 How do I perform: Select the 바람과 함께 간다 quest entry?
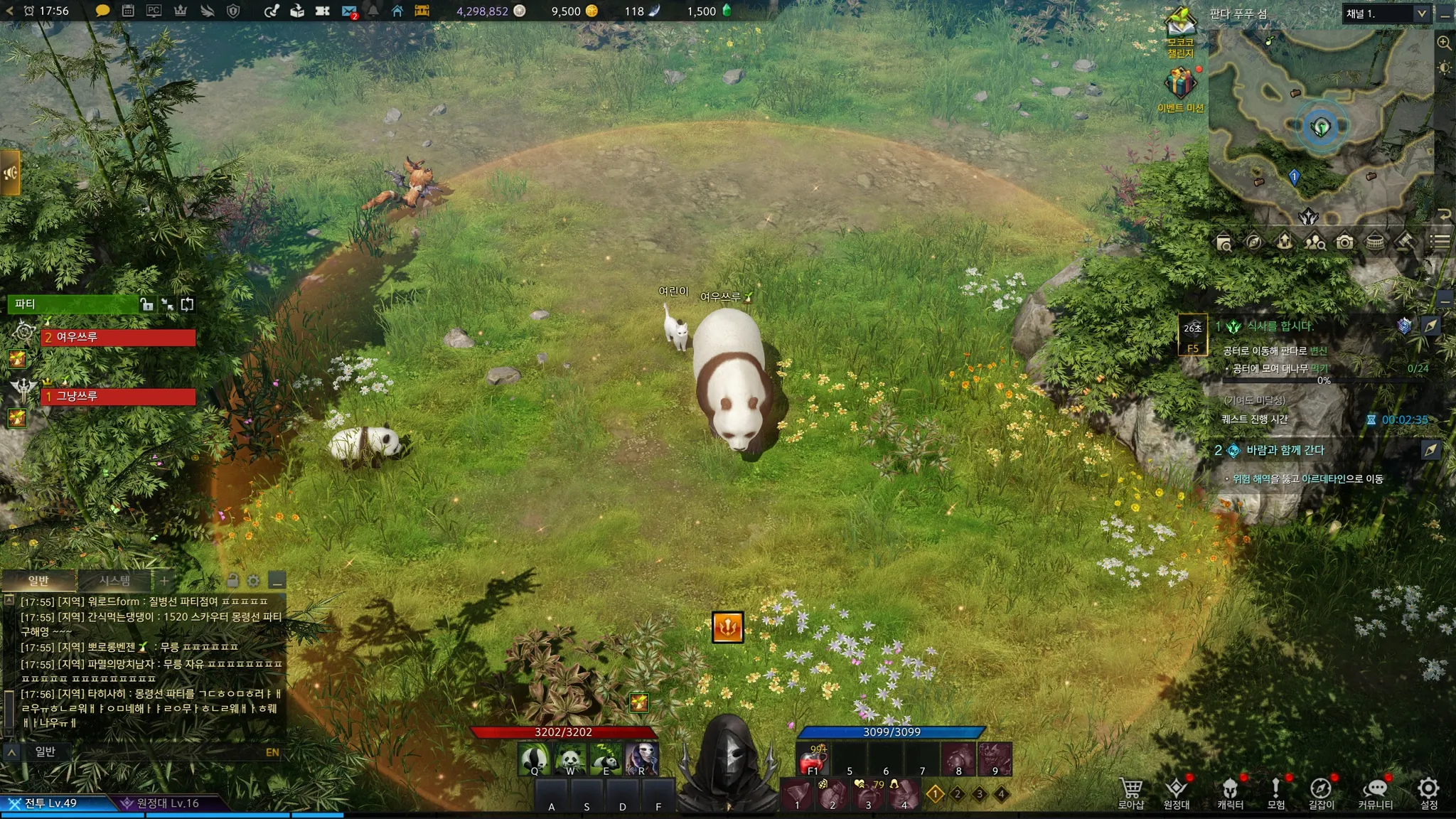pyautogui.click(x=1285, y=450)
